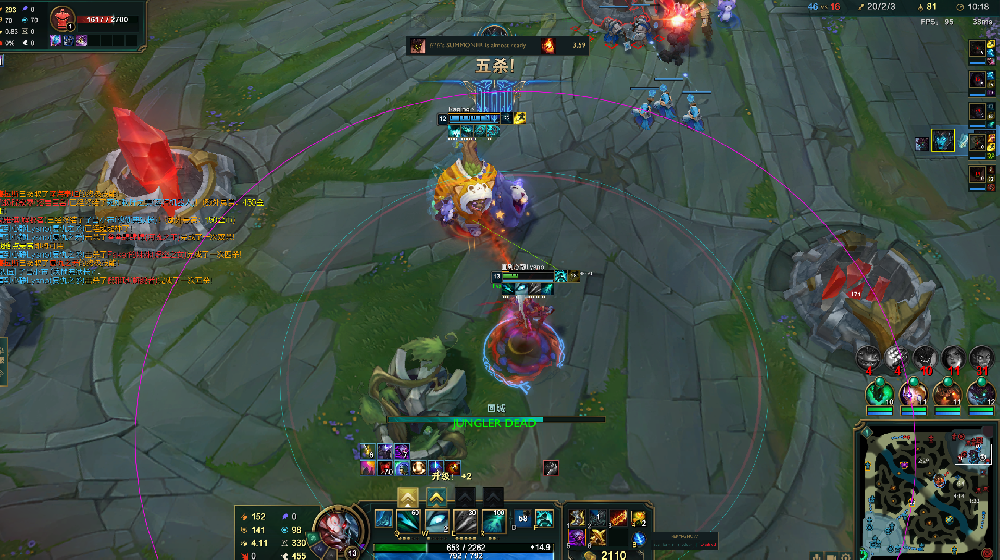Image resolution: width=1000 pixels, height=560 pixels.
Task: Cast the R ultimate ability
Action: pos(493,520)
